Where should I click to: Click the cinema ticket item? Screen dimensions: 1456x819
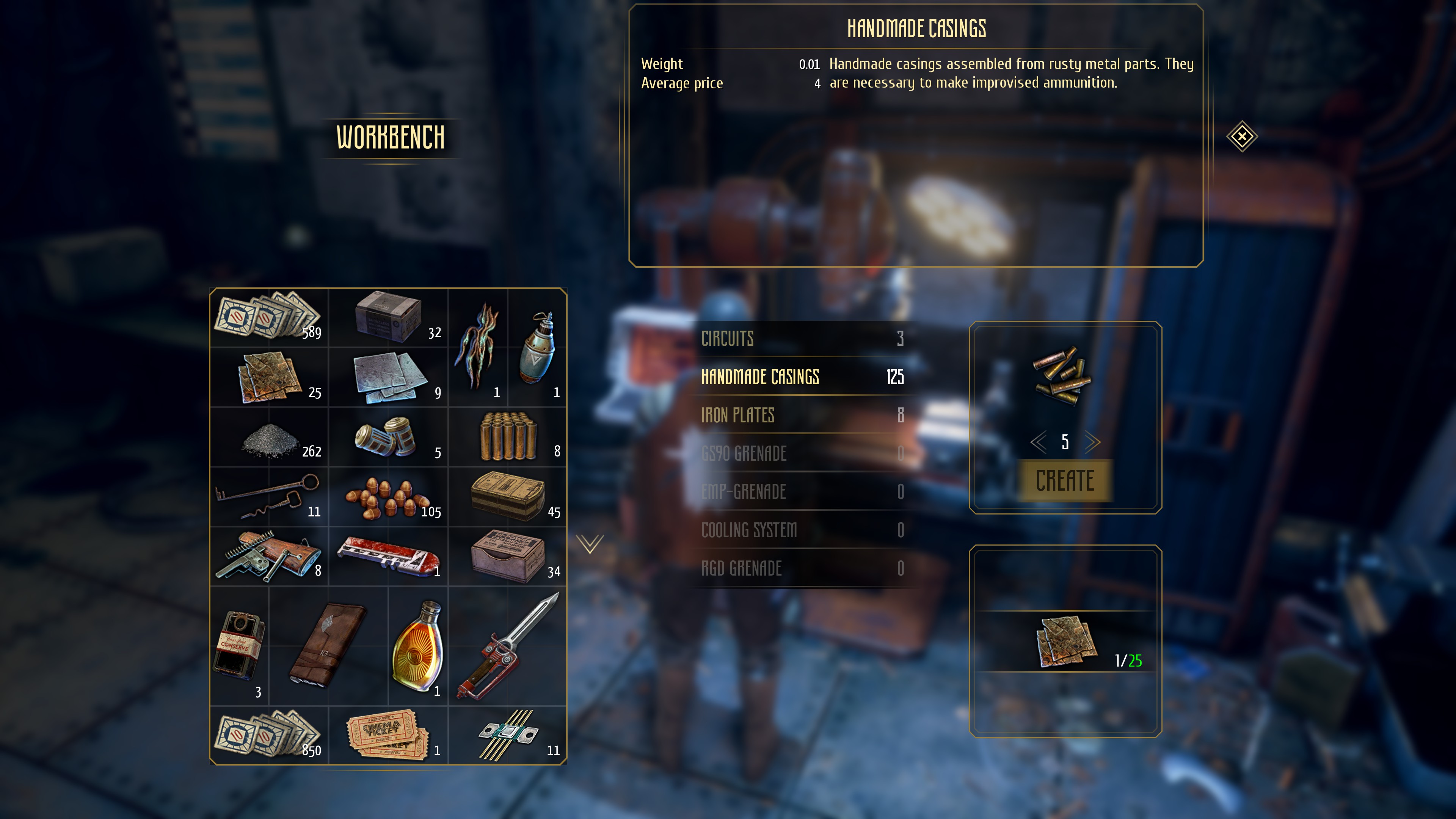click(x=388, y=735)
